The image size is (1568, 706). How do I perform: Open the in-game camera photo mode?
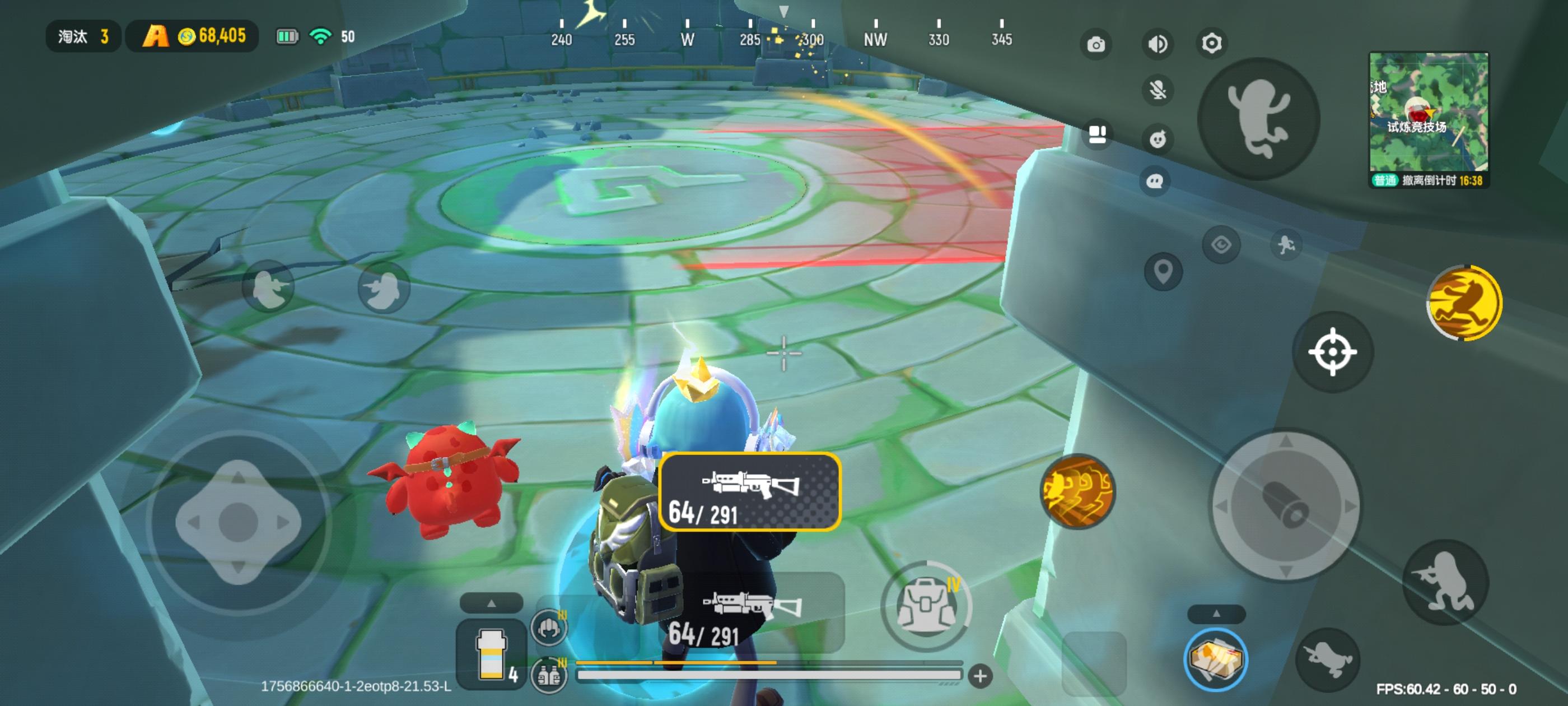pos(1096,43)
